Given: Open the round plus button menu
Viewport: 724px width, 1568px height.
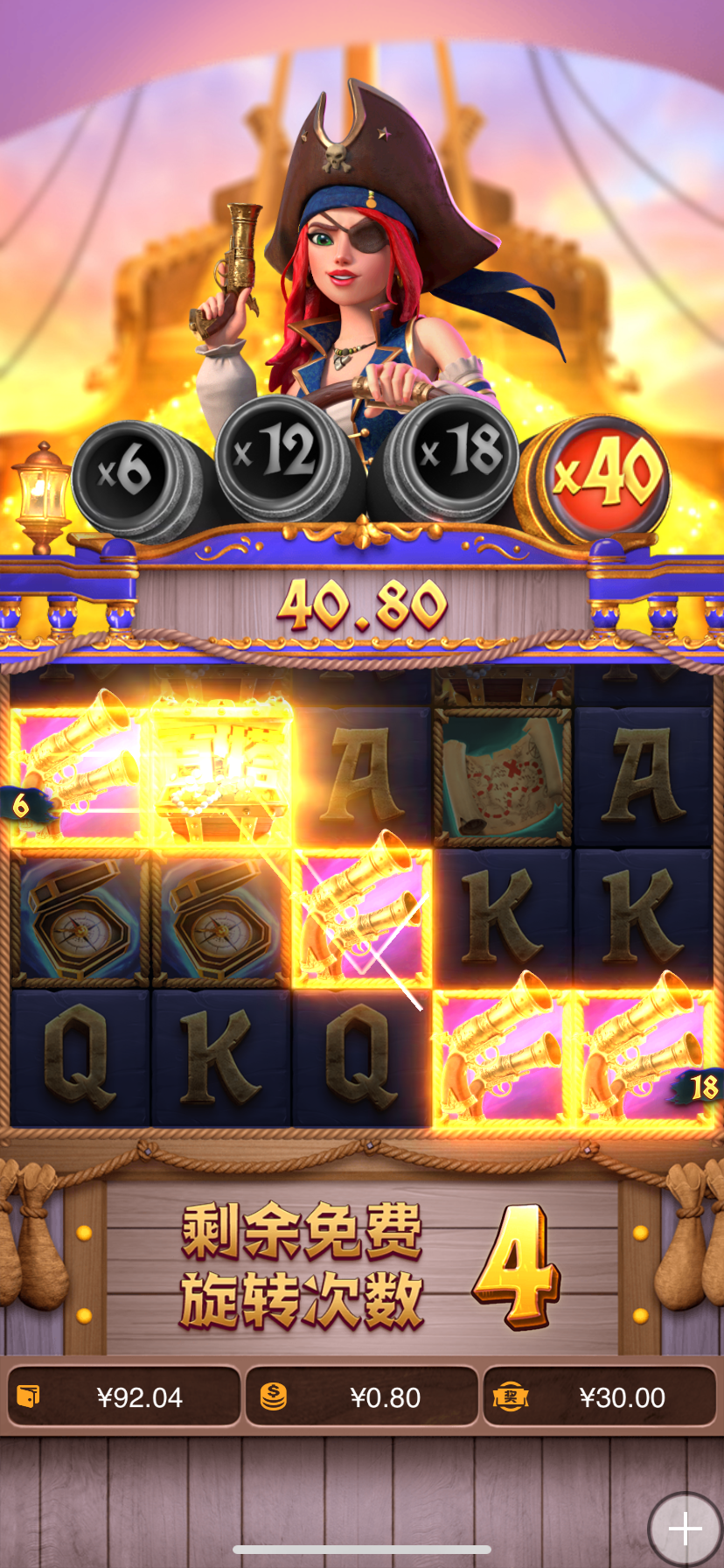Looking at the screenshot, I should click(x=685, y=1529).
